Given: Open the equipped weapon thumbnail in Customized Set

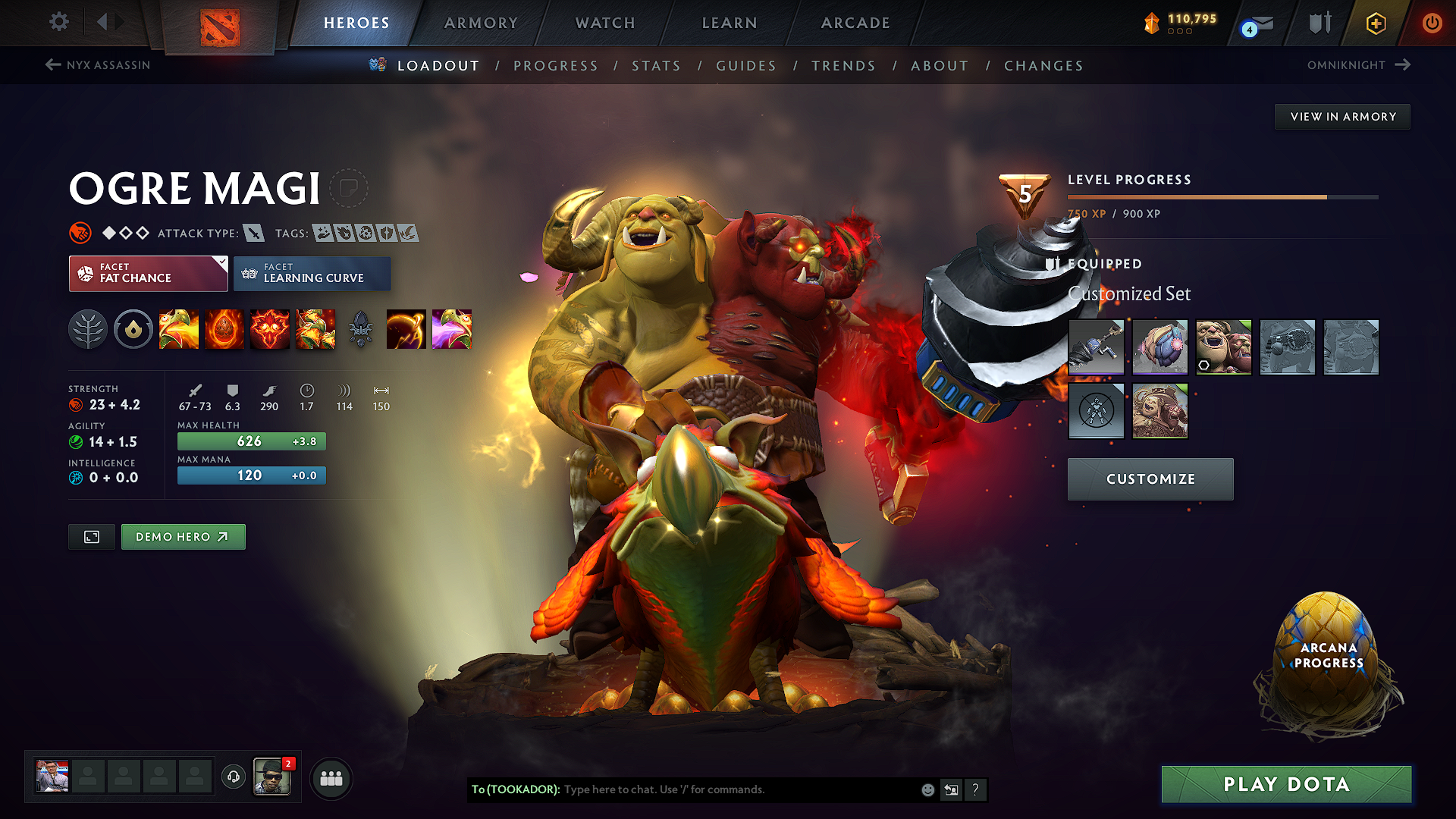Looking at the screenshot, I should [x=1097, y=347].
